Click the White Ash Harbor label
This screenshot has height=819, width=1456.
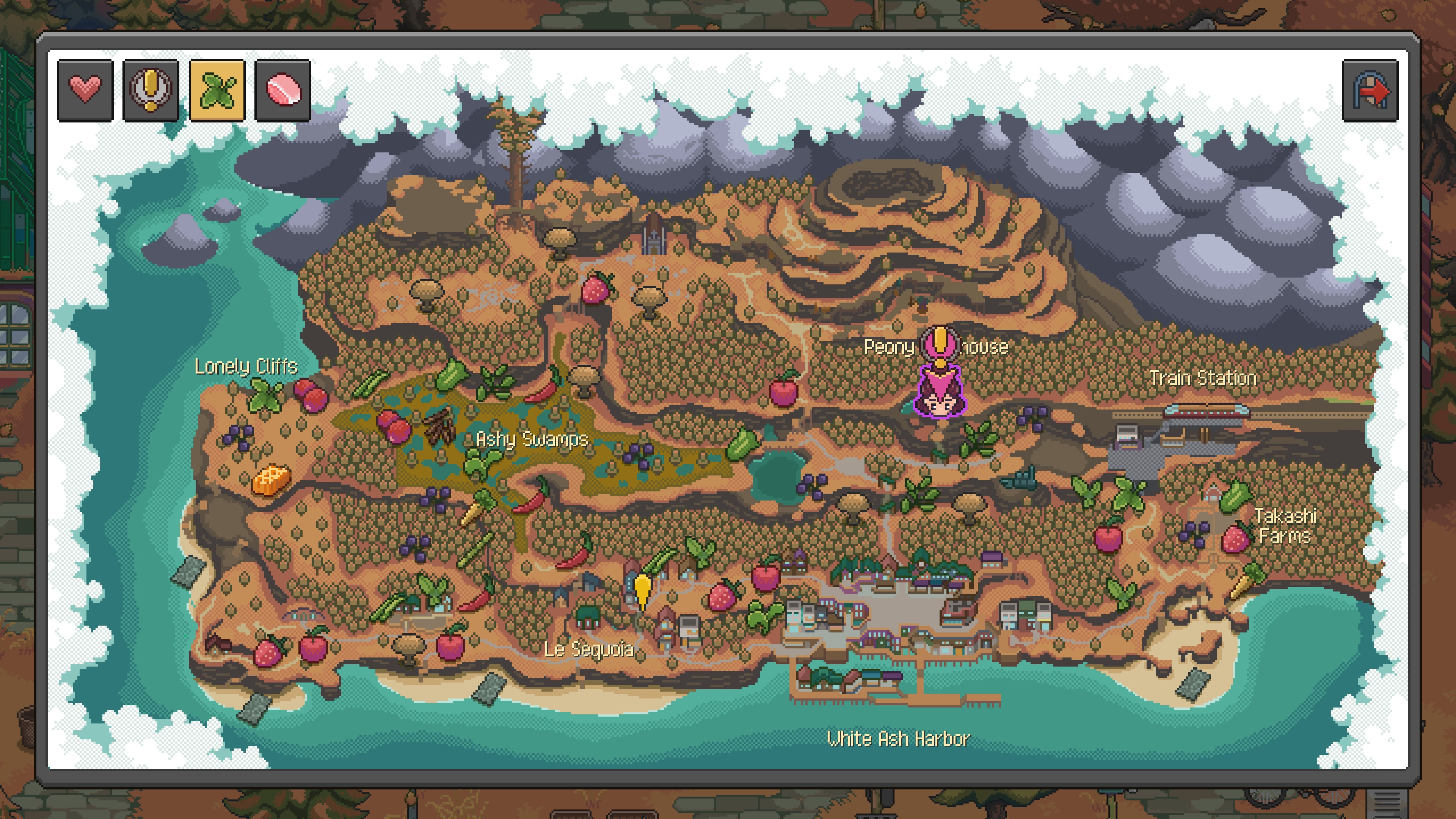click(x=899, y=737)
